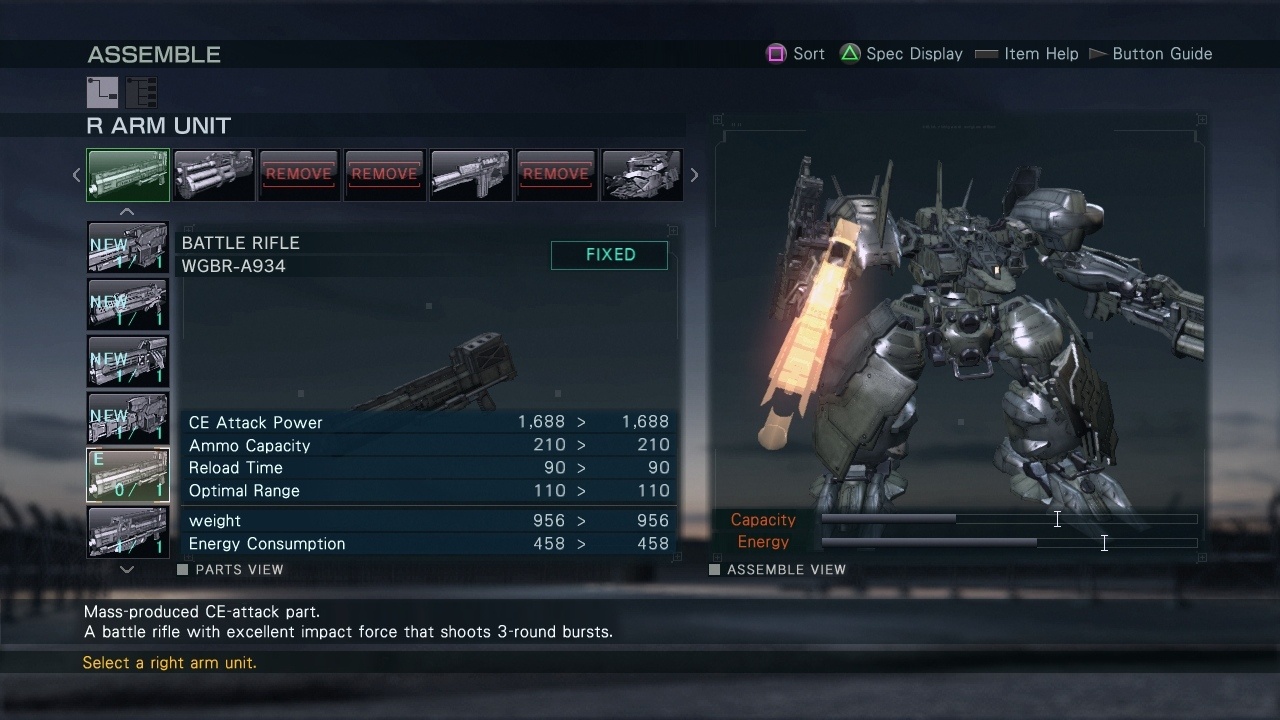Viewport: 1280px width, 720px height.
Task: Pick the last part slot in the top row
Action: (641, 175)
